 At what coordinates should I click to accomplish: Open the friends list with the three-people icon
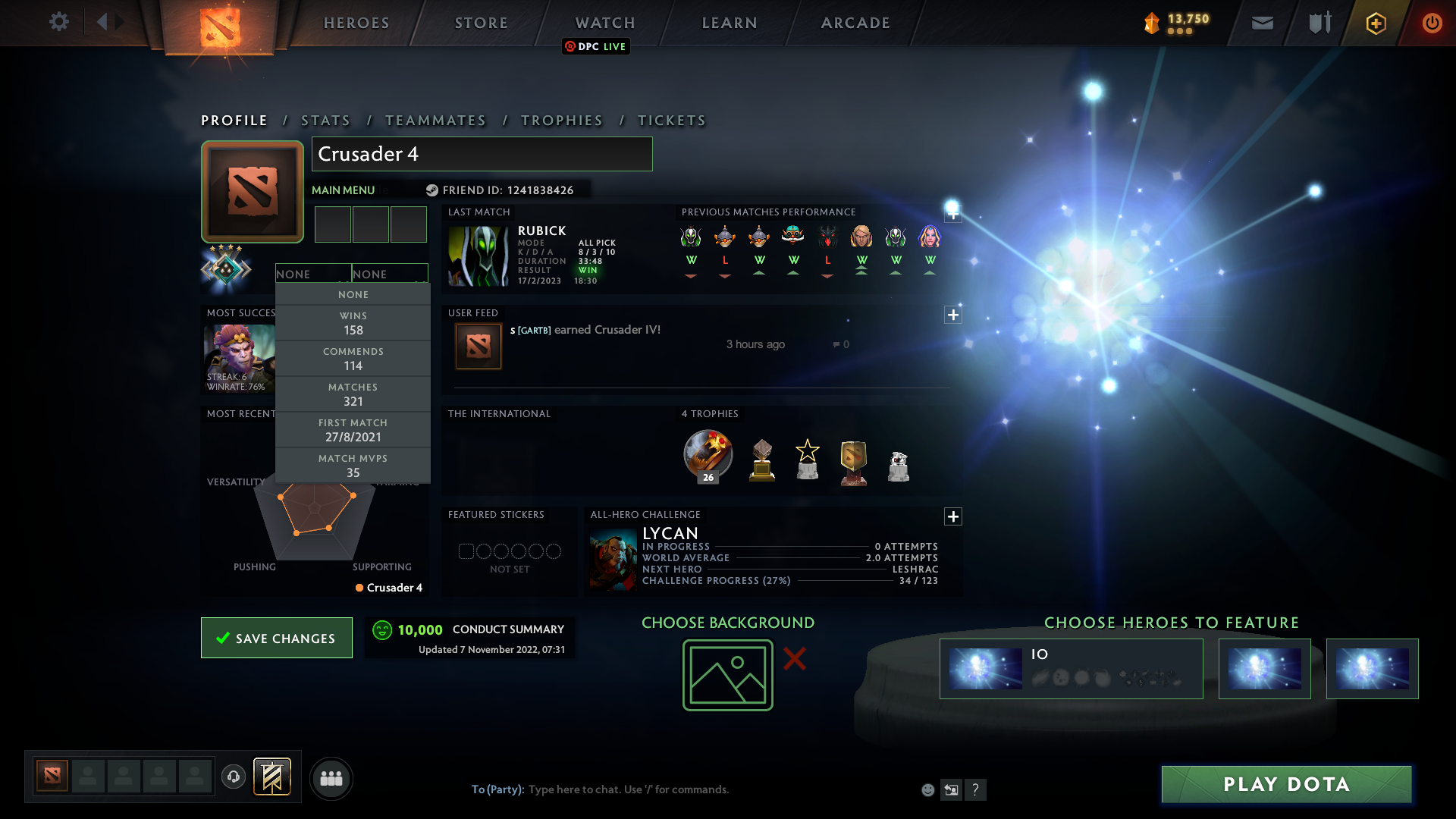(x=331, y=778)
